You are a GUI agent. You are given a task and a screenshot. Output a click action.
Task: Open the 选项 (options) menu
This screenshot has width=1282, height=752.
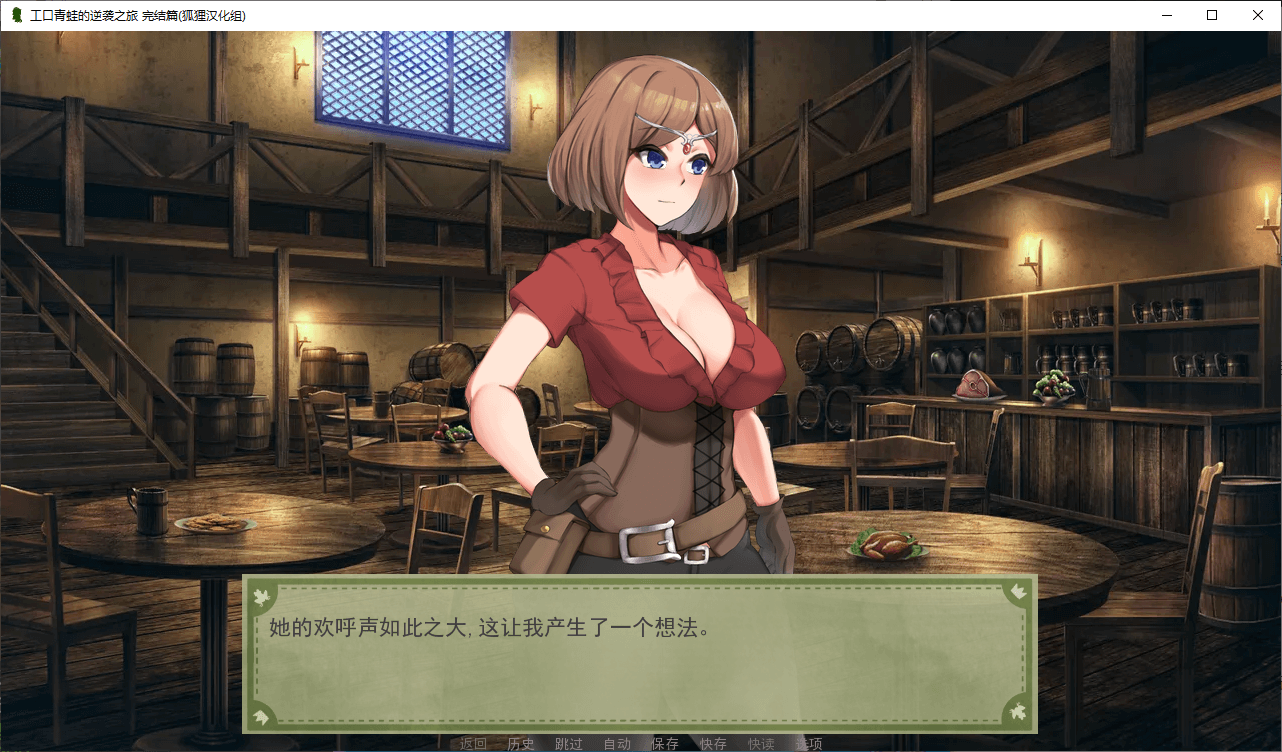tap(809, 743)
